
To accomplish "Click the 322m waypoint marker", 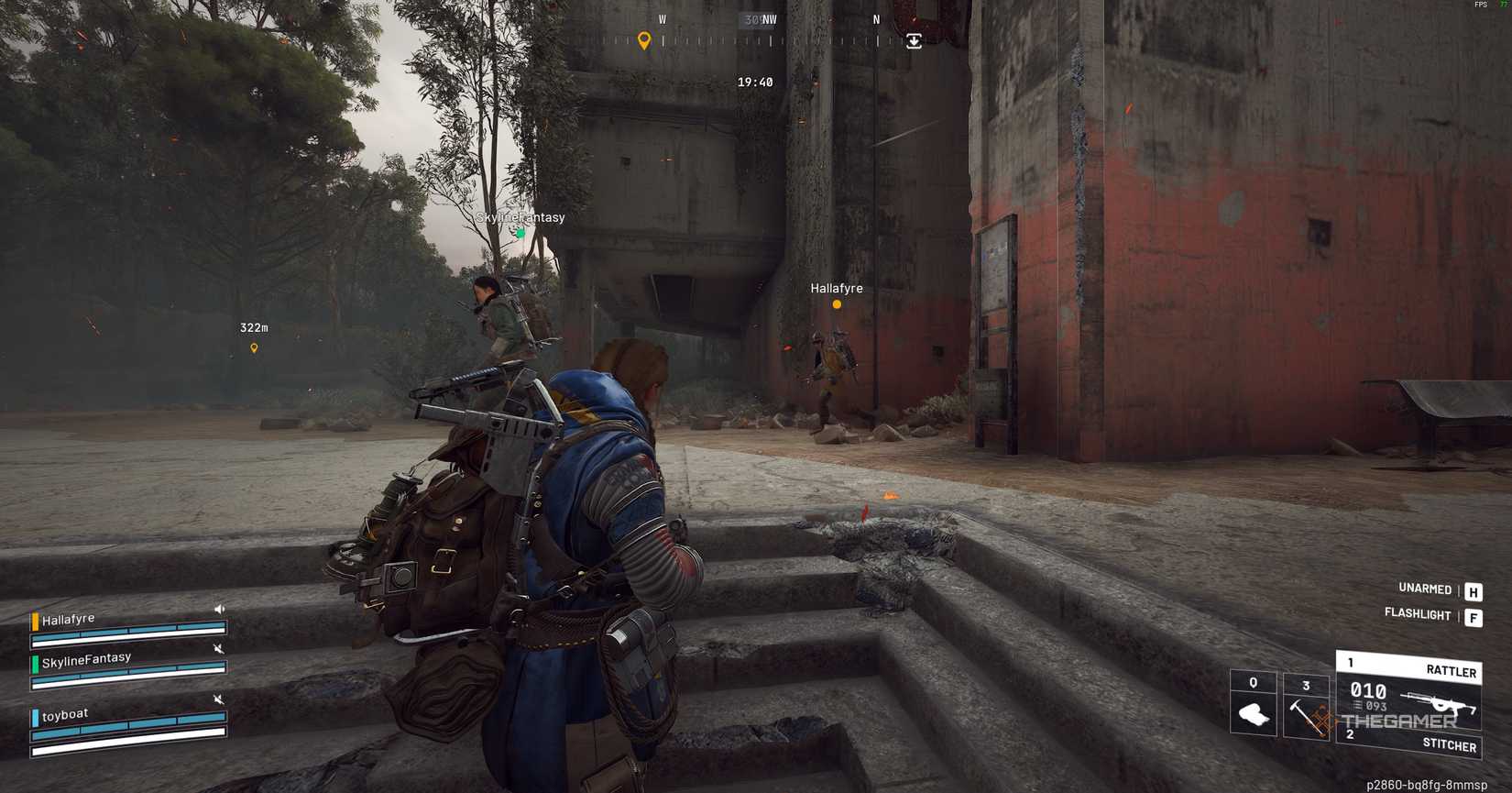I will click(254, 348).
